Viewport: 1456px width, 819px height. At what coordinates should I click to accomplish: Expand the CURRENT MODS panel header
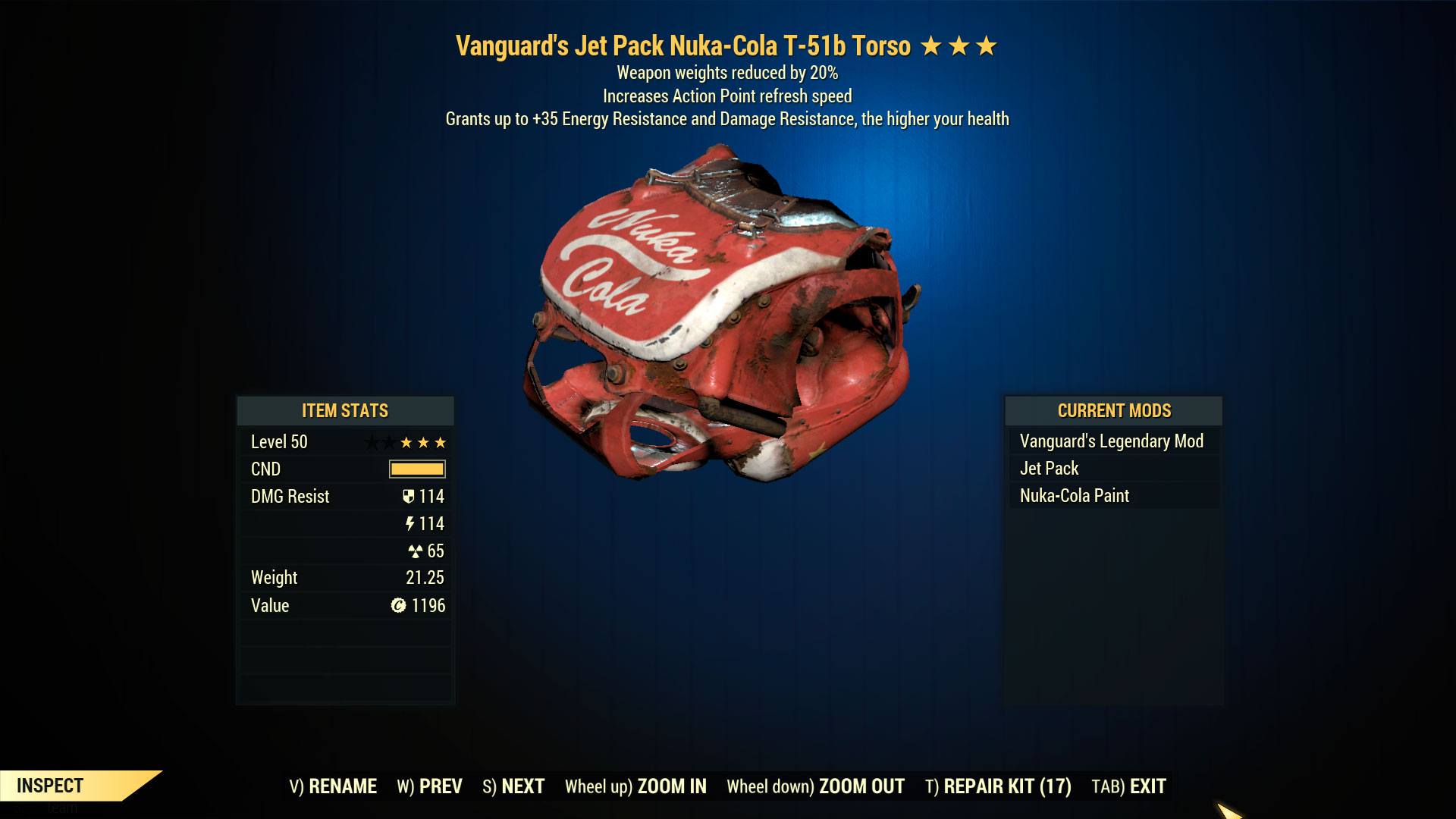(x=1114, y=410)
